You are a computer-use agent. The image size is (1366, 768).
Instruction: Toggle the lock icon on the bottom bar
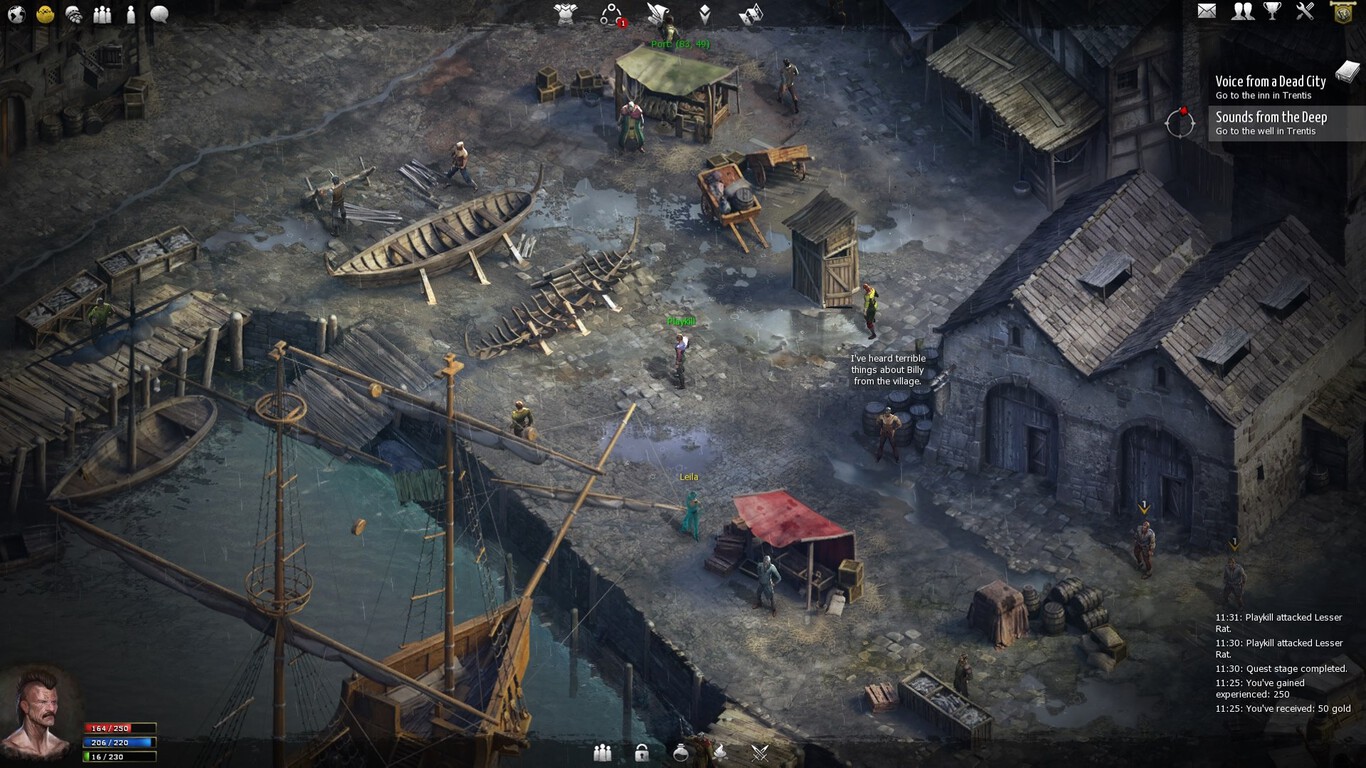click(x=644, y=752)
